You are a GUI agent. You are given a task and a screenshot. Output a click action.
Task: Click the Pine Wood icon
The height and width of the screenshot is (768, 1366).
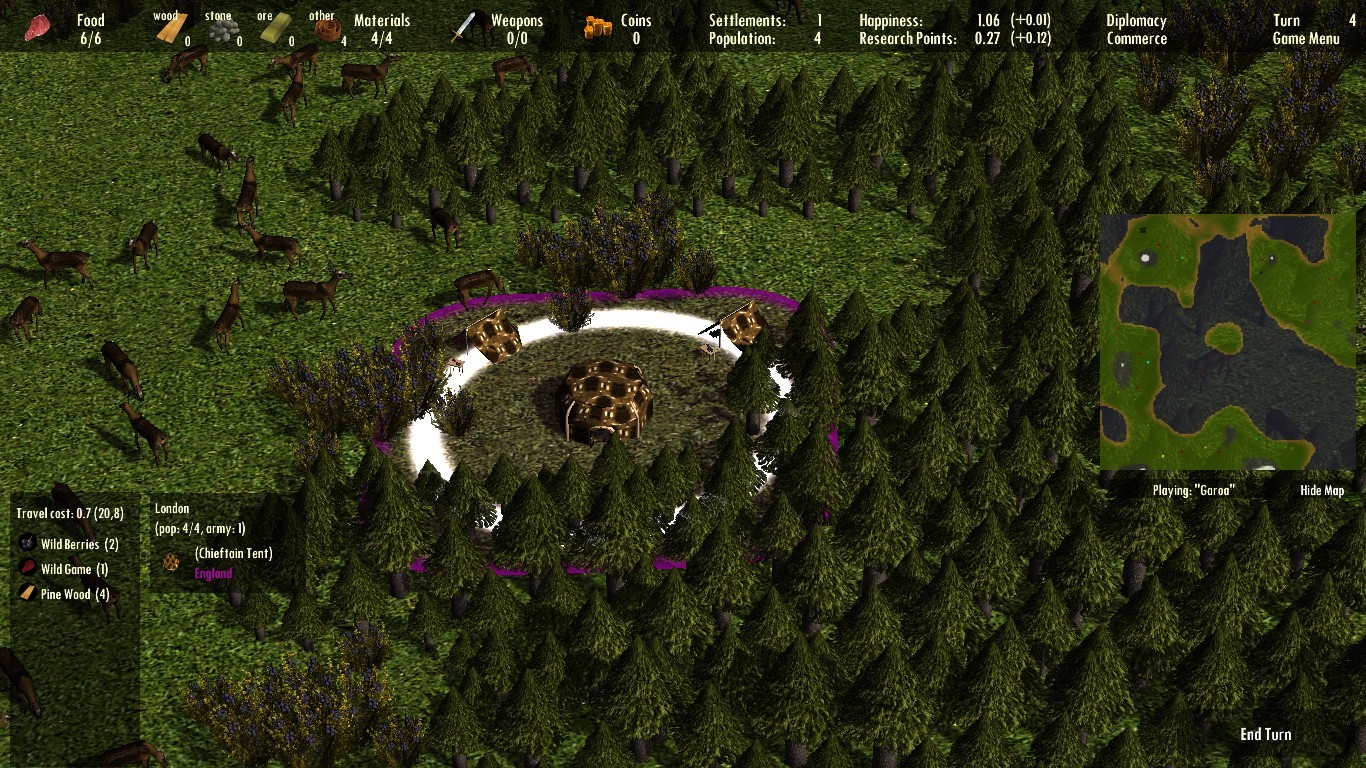[25, 594]
